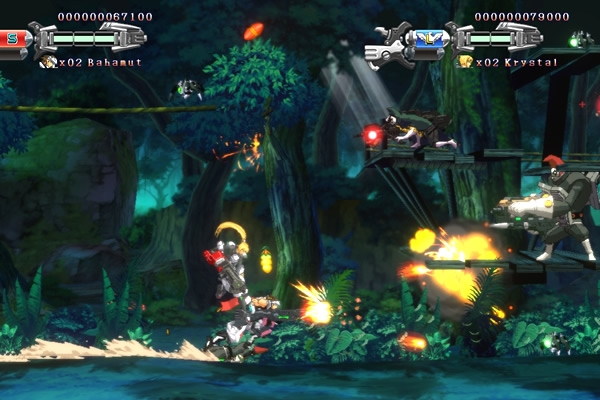Click Bahamut's character portrait icon

(x=48, y=62)
